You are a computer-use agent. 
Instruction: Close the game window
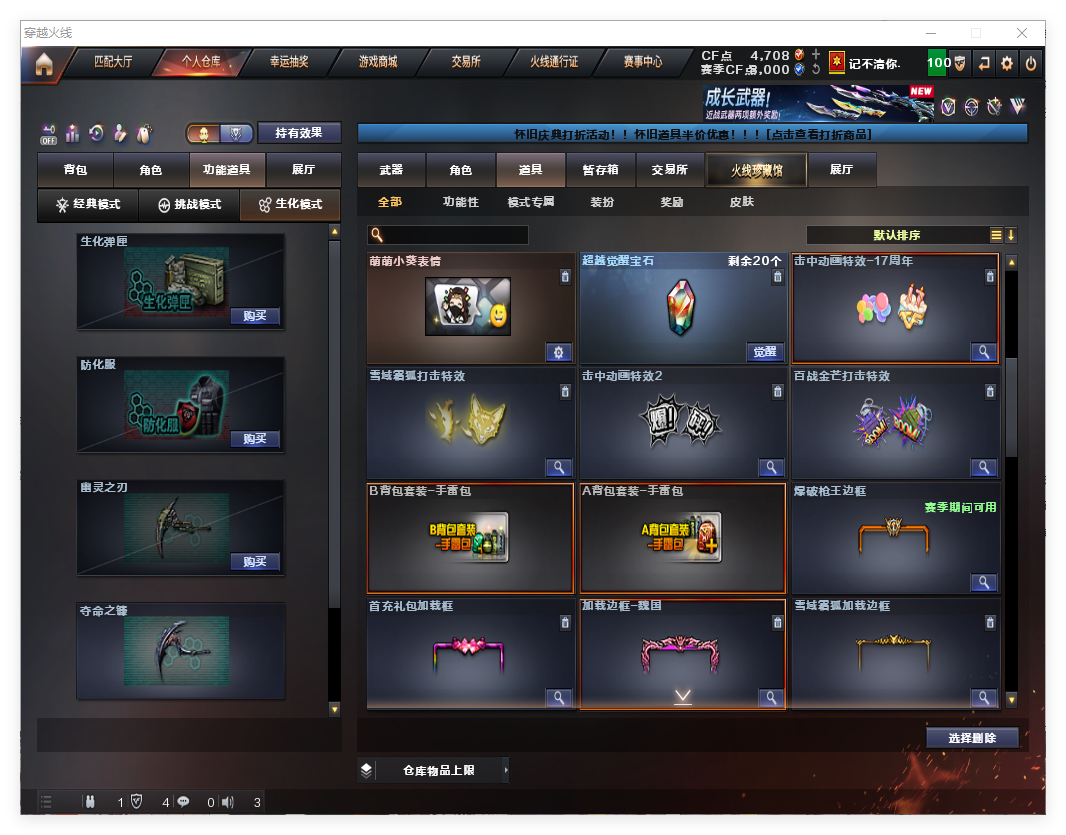1023,33
